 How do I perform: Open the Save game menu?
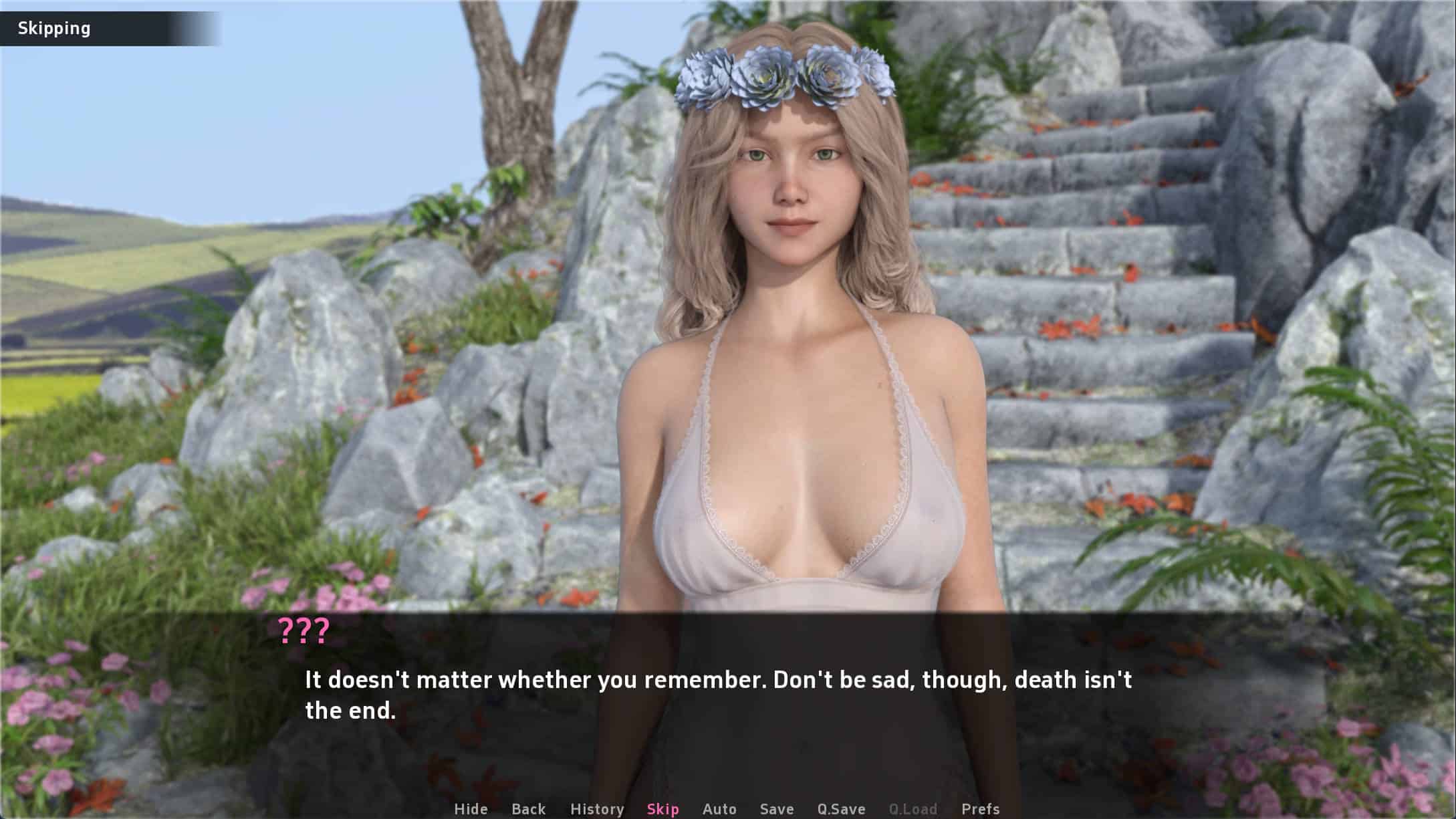(777, 809)
